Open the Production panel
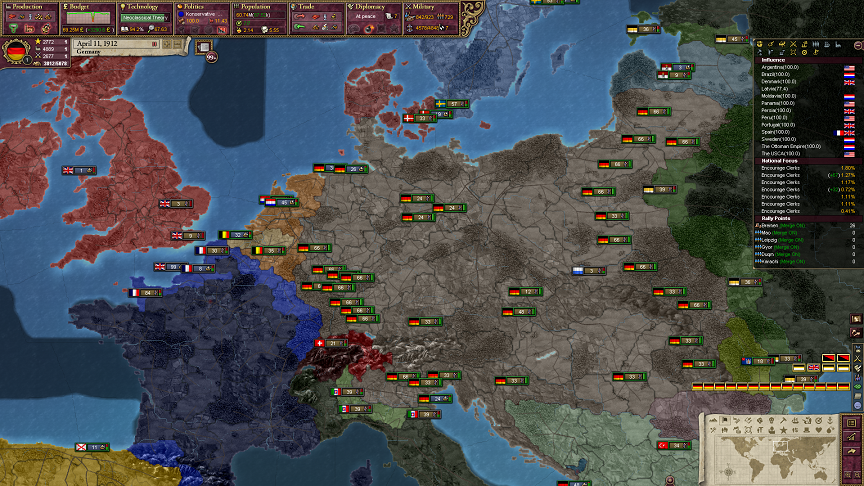 tap(30, 7)
